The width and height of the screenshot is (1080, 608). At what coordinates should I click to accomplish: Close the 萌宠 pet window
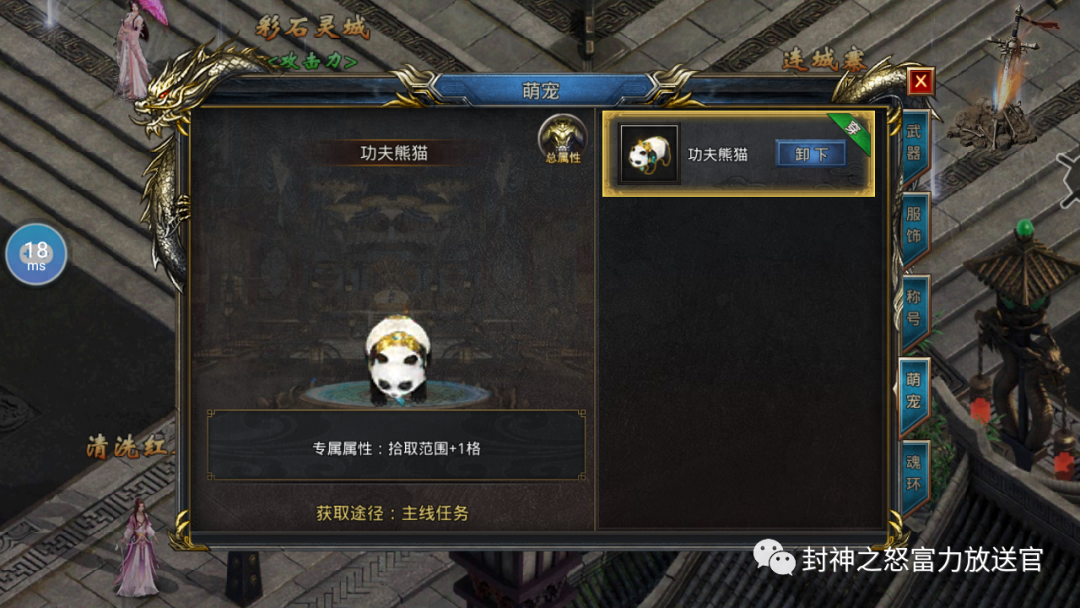[x=920, y=81]
